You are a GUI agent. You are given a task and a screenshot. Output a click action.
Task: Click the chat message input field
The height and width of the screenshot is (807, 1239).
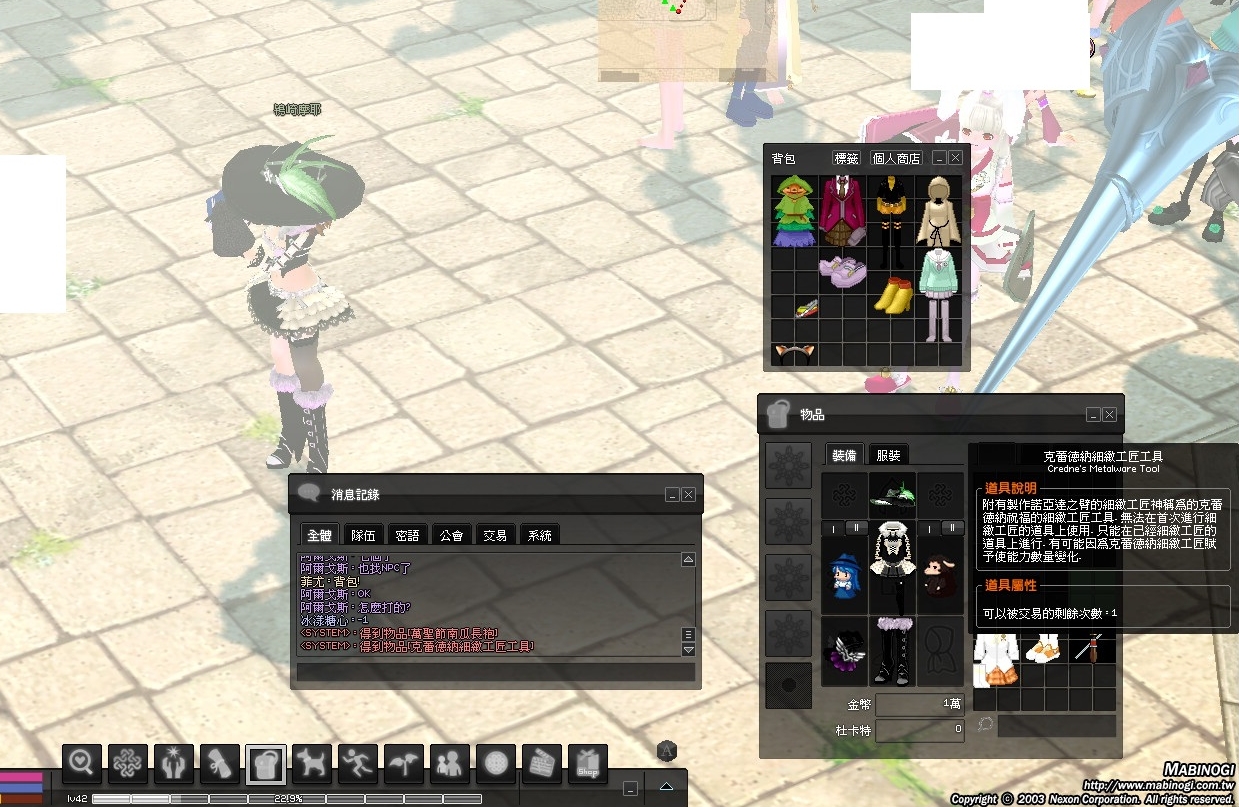tap(495, 672)
